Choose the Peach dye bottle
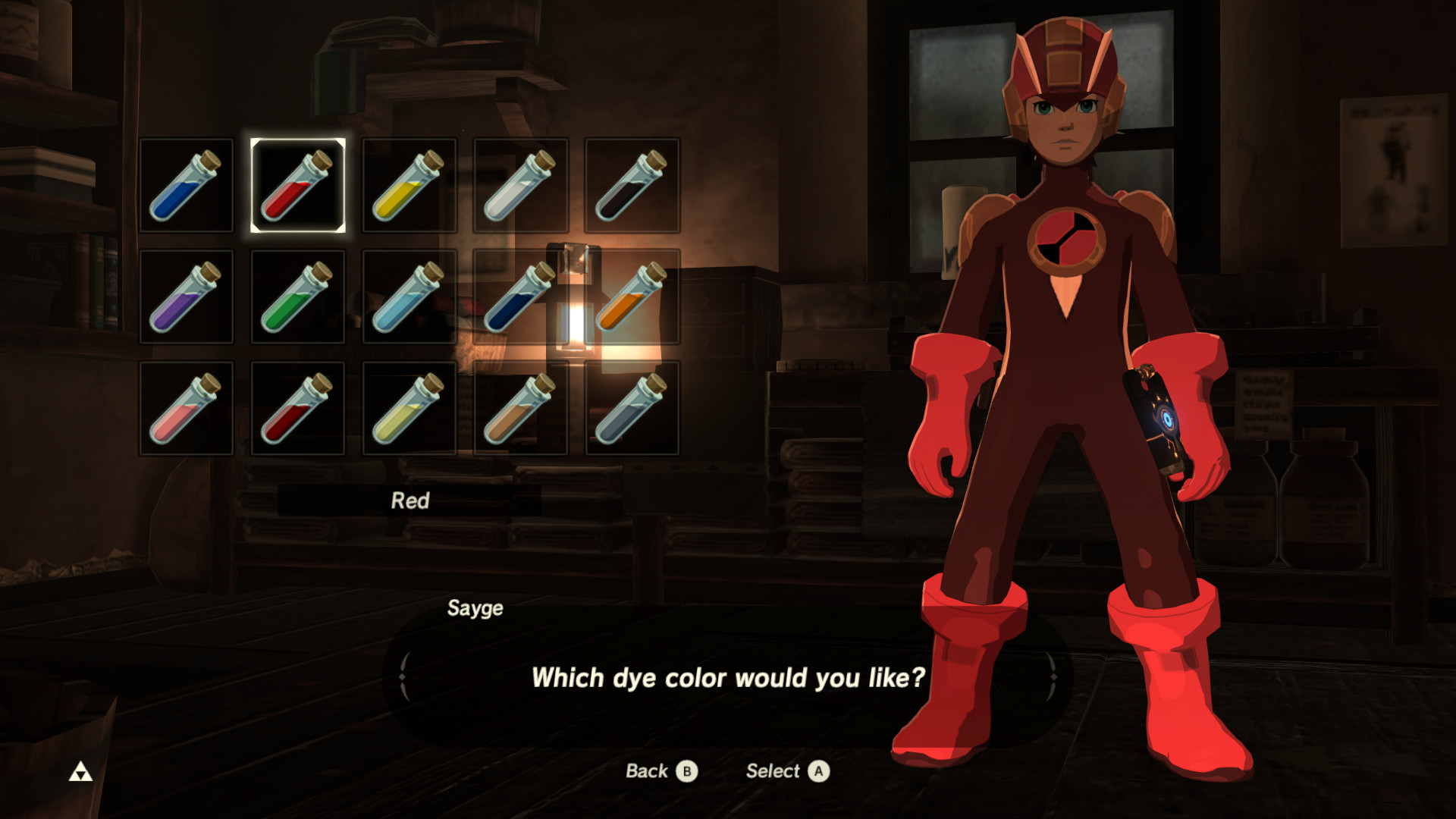Image resolution: width=1456 pixels, height=819 pixels. coord(186,407)
